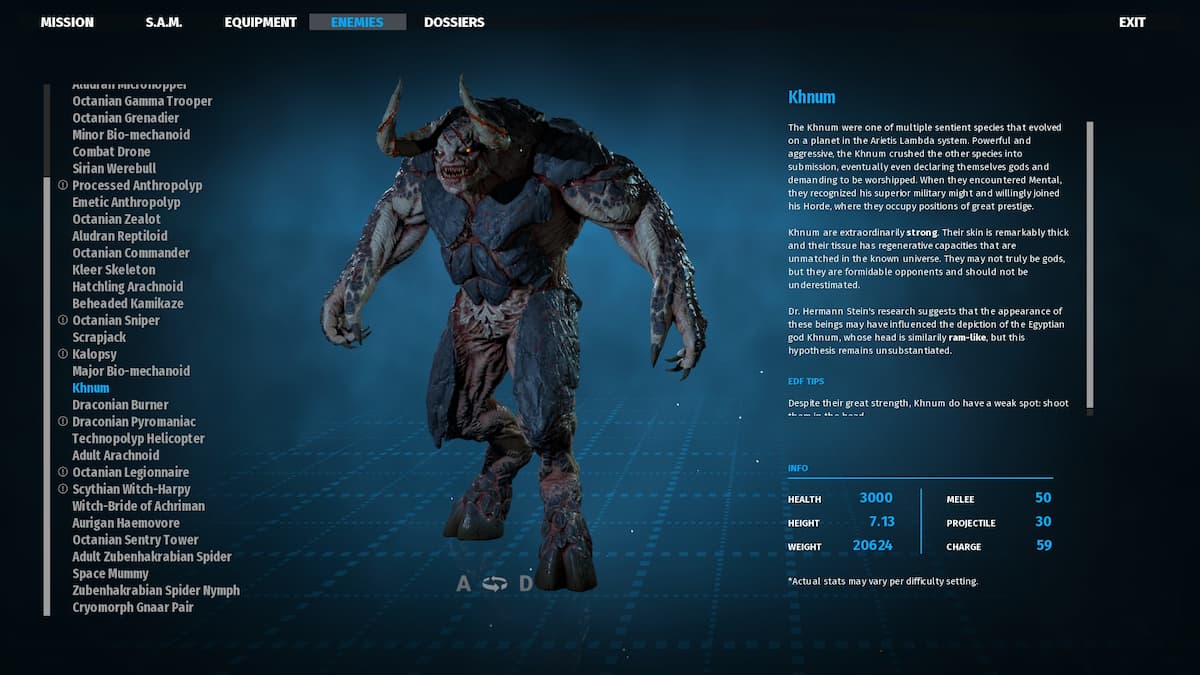Open the S.A.M. tab
This screenshot has width=1200, height=675.
[x=164, y=22]
